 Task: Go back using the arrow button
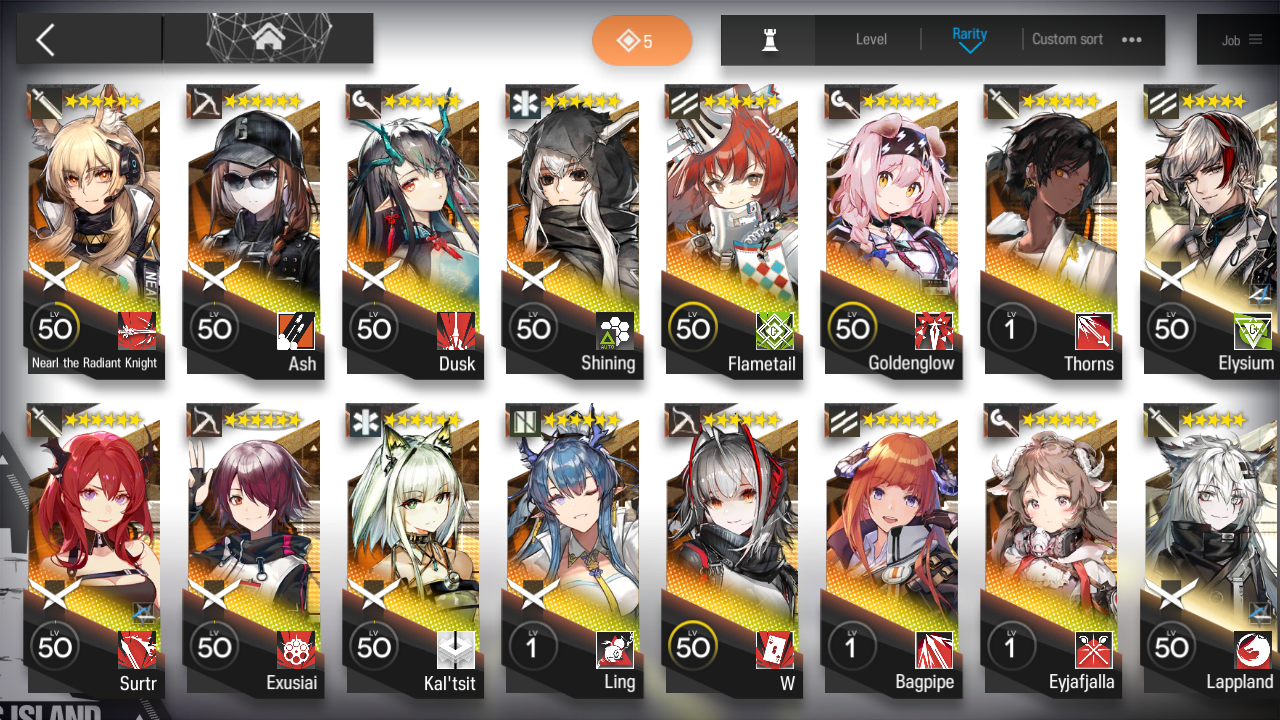coord(46,40)
